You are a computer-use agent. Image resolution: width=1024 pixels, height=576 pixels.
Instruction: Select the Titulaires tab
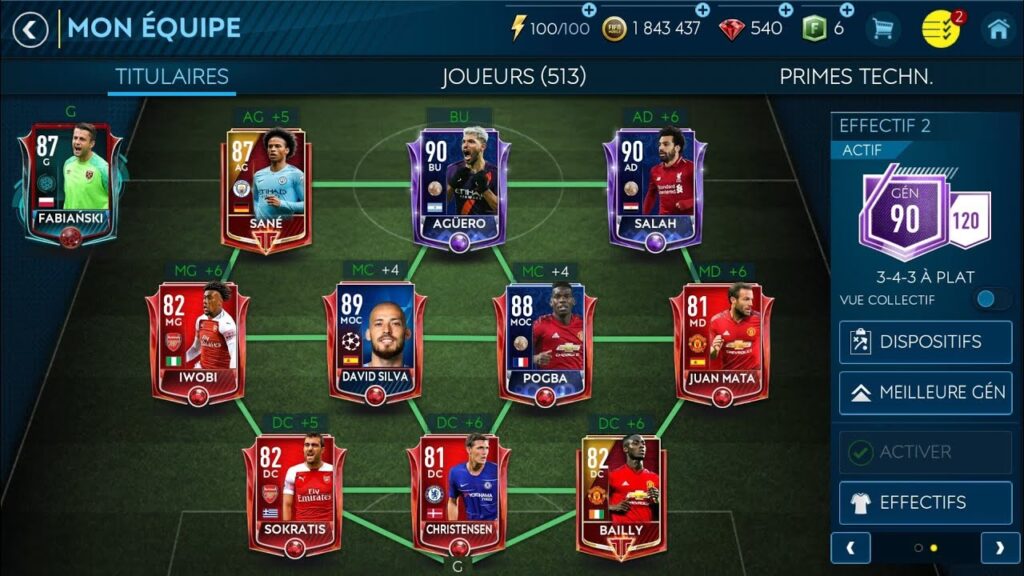click(172, 77)
